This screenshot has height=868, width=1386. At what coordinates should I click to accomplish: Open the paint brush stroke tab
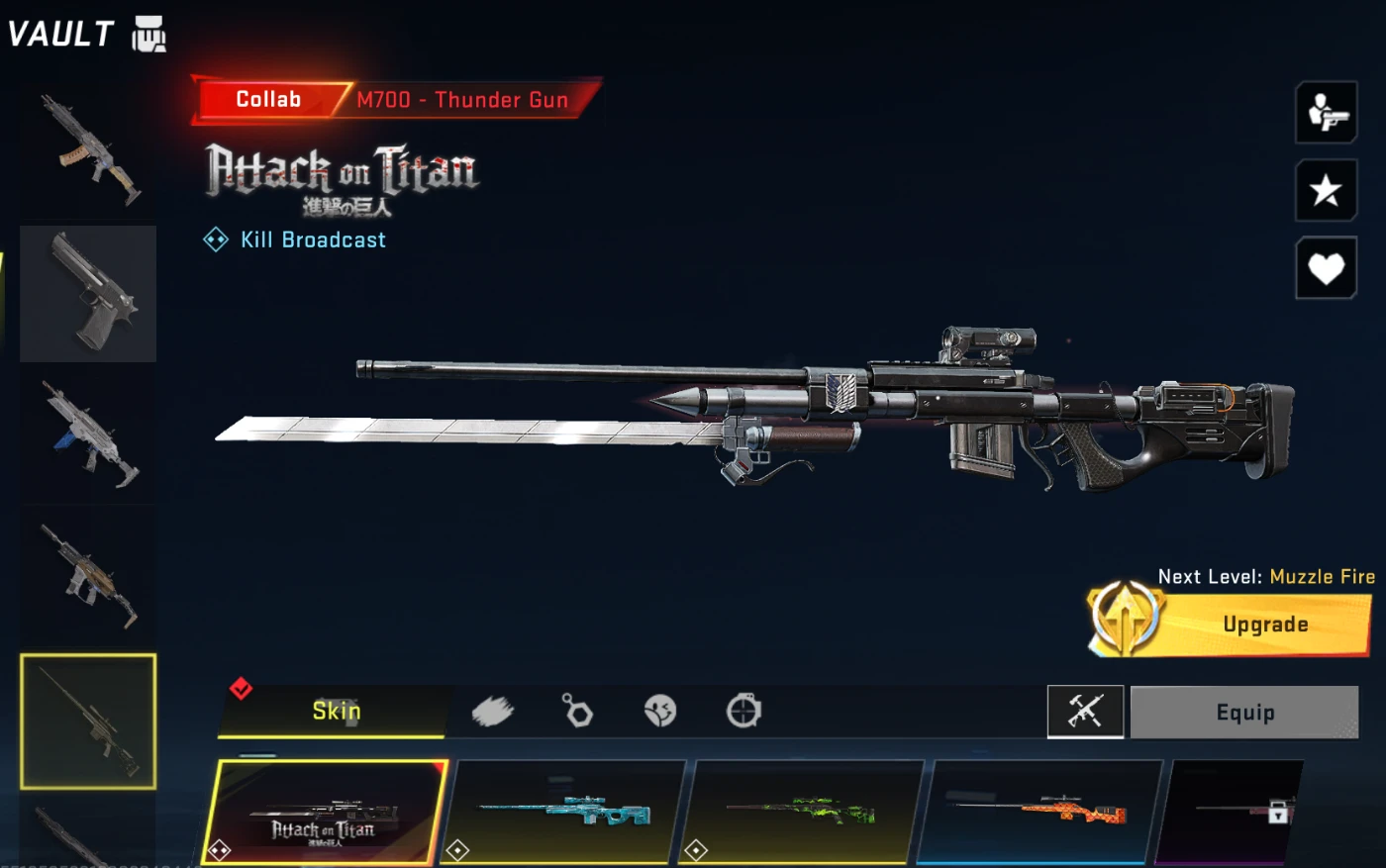tap(492, 711)
